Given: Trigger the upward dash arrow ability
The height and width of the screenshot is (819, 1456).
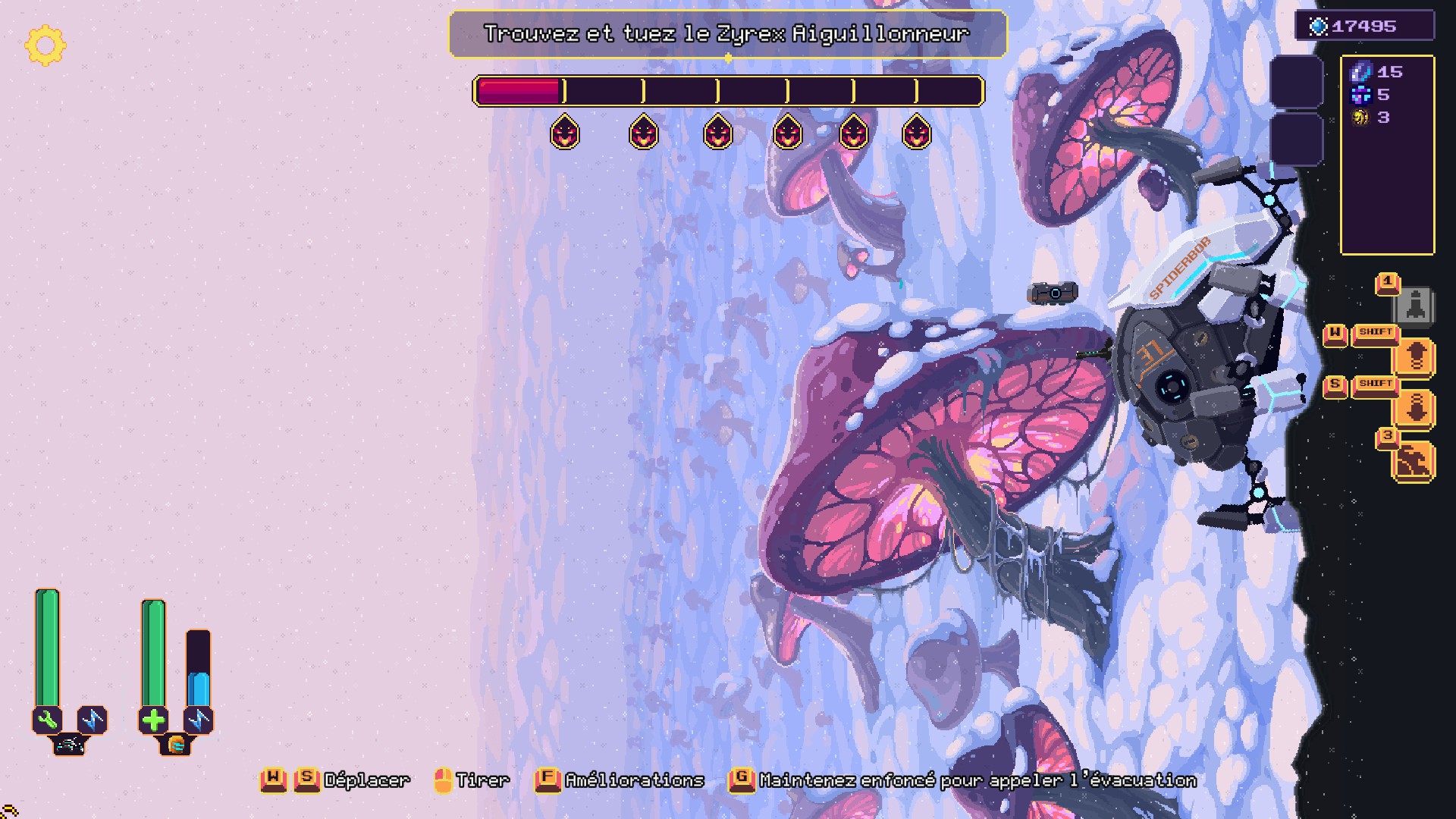Looking at the screenshot, I should point(1415,356).
